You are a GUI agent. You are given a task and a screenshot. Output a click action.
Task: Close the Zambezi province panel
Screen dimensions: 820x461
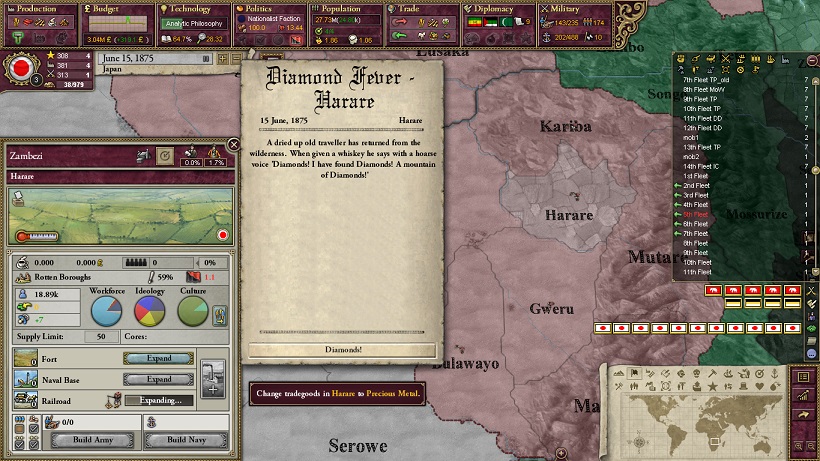tap(234, 145)
